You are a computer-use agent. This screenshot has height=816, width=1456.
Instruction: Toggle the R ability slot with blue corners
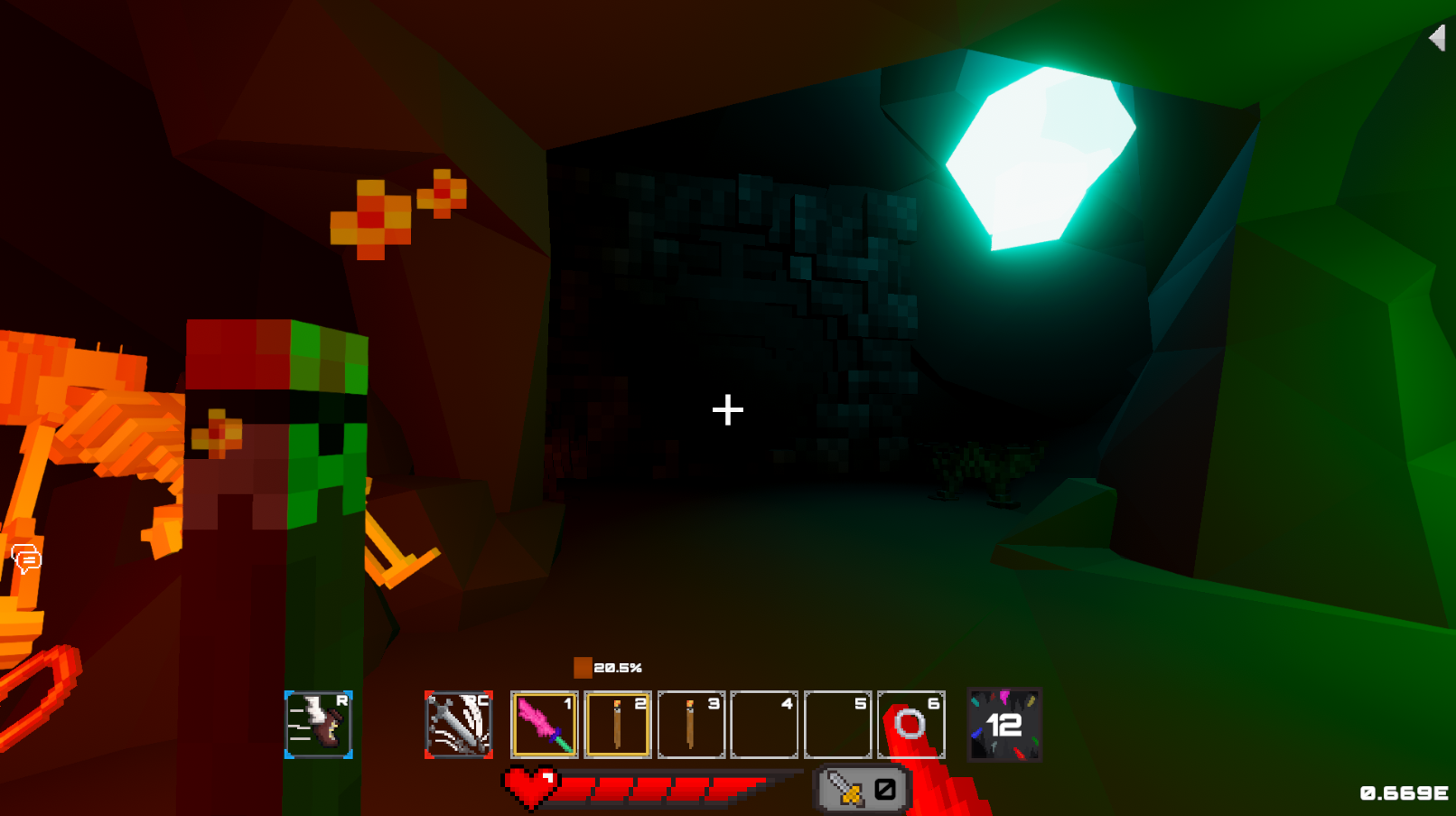coord(318,722)
